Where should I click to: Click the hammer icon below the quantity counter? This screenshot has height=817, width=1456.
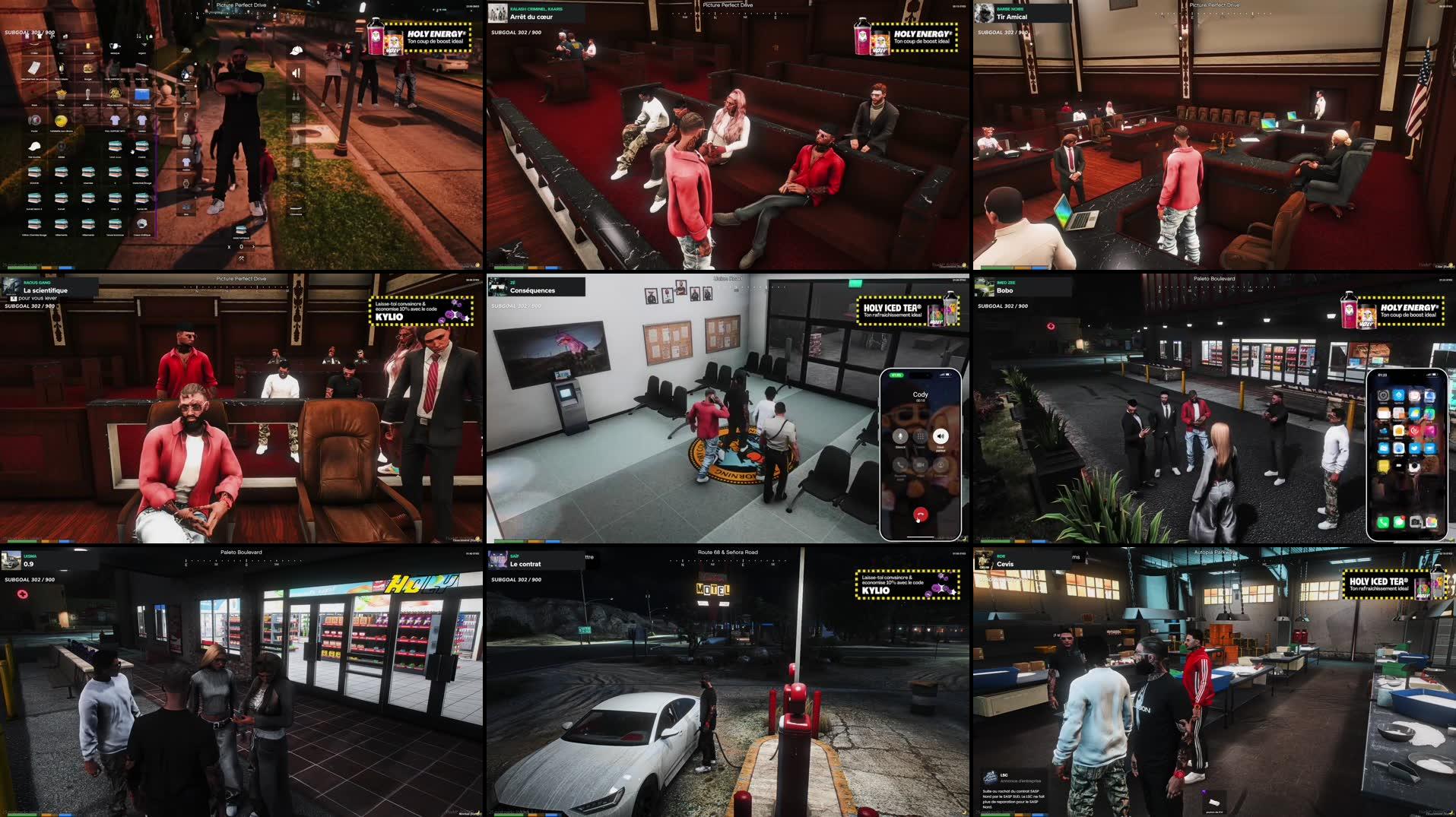(x=241, y=258)
